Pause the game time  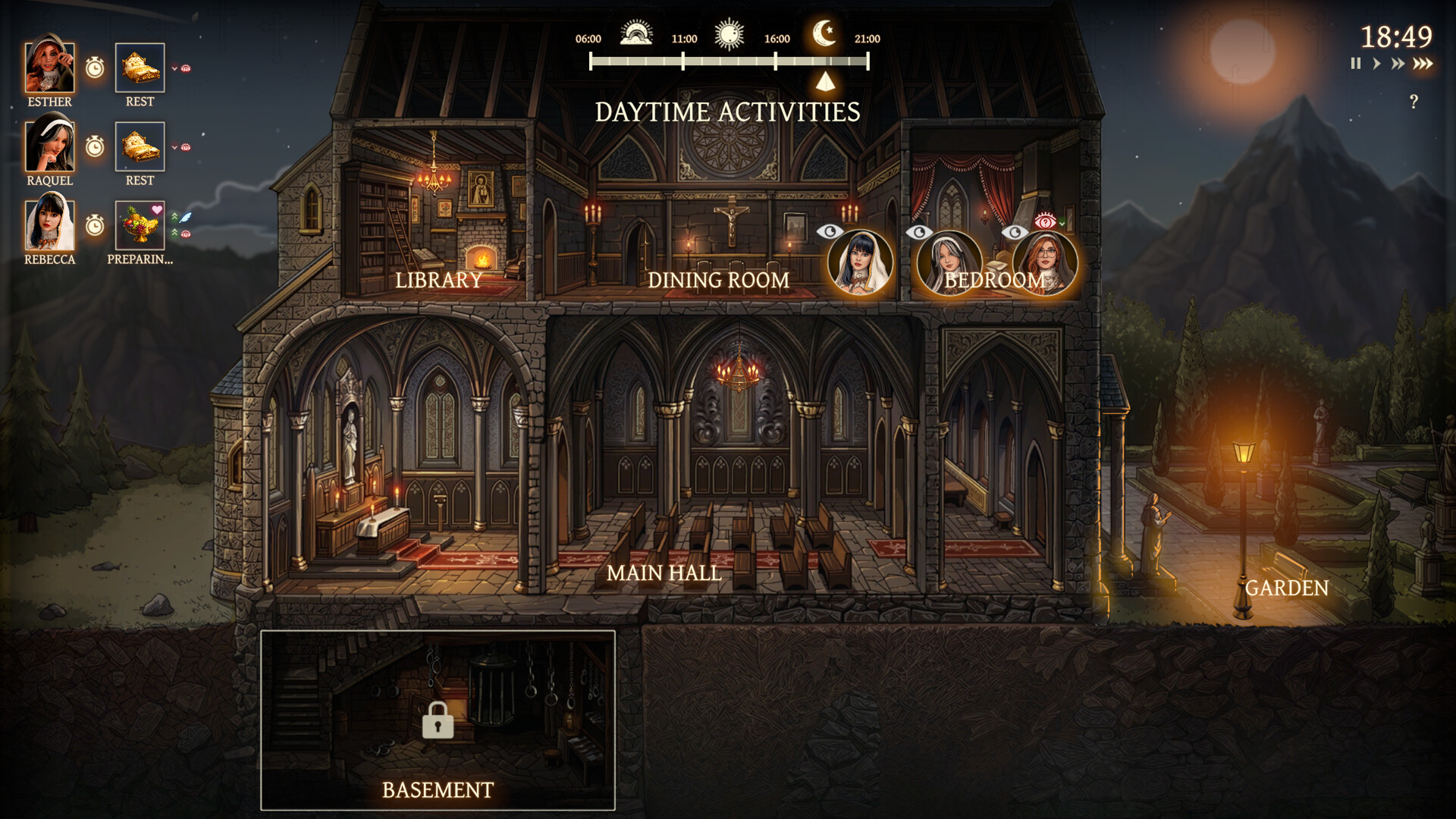click(1356, 64)
